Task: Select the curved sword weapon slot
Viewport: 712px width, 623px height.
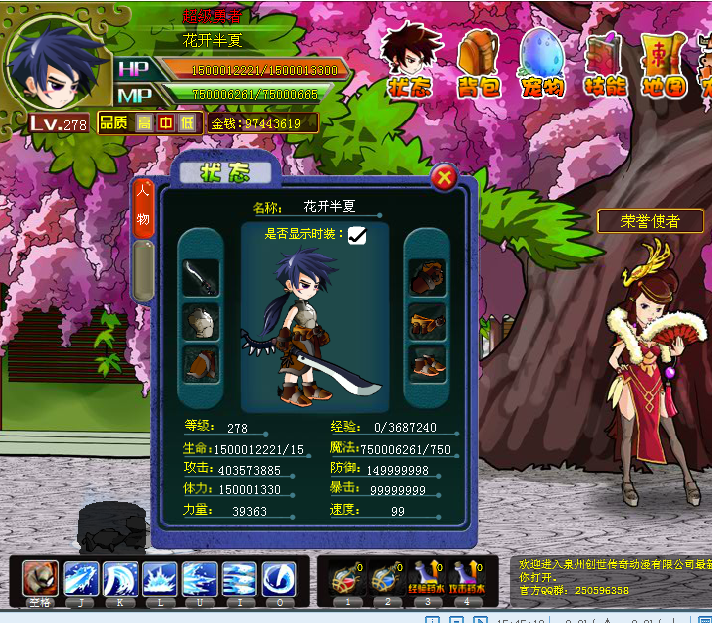Action: click(201, 276)
